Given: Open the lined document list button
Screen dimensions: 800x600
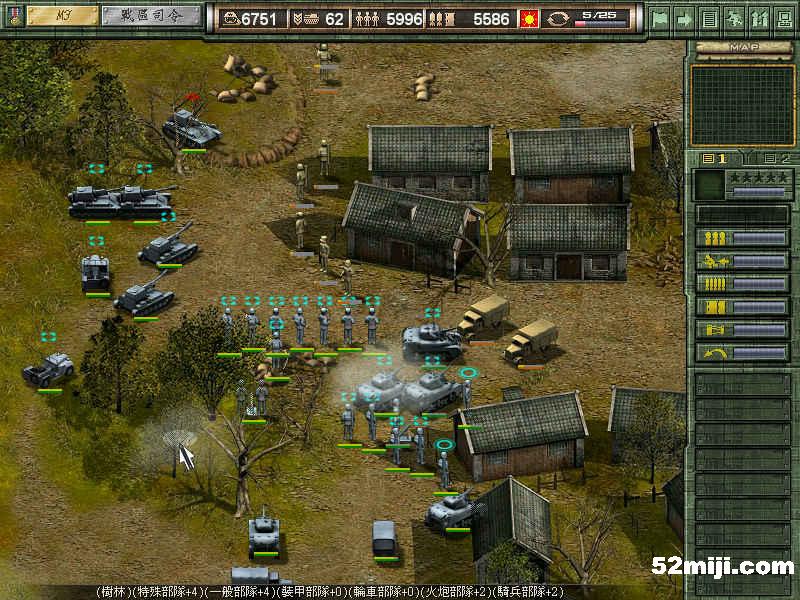Looking at the screenshot, I should (709, 18).
